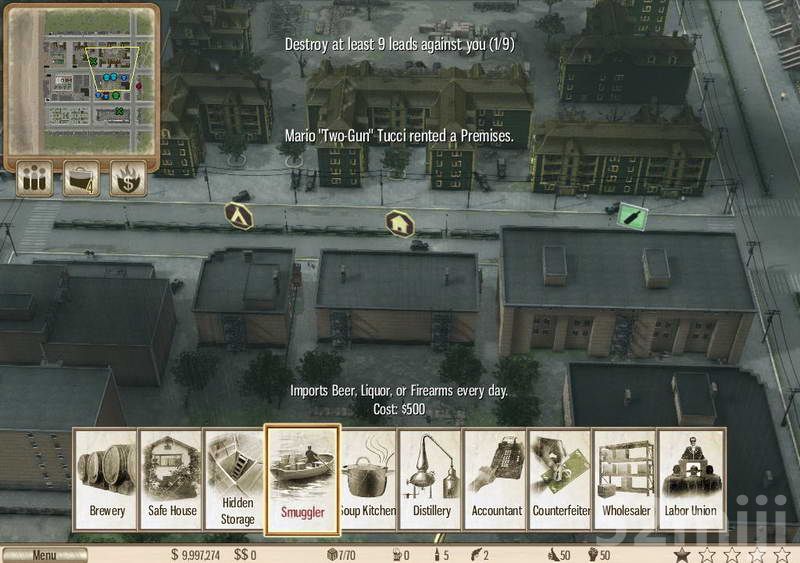Select the house marker on the street
The width and height of the screenshot is (800, 563).
click(399, 221)
